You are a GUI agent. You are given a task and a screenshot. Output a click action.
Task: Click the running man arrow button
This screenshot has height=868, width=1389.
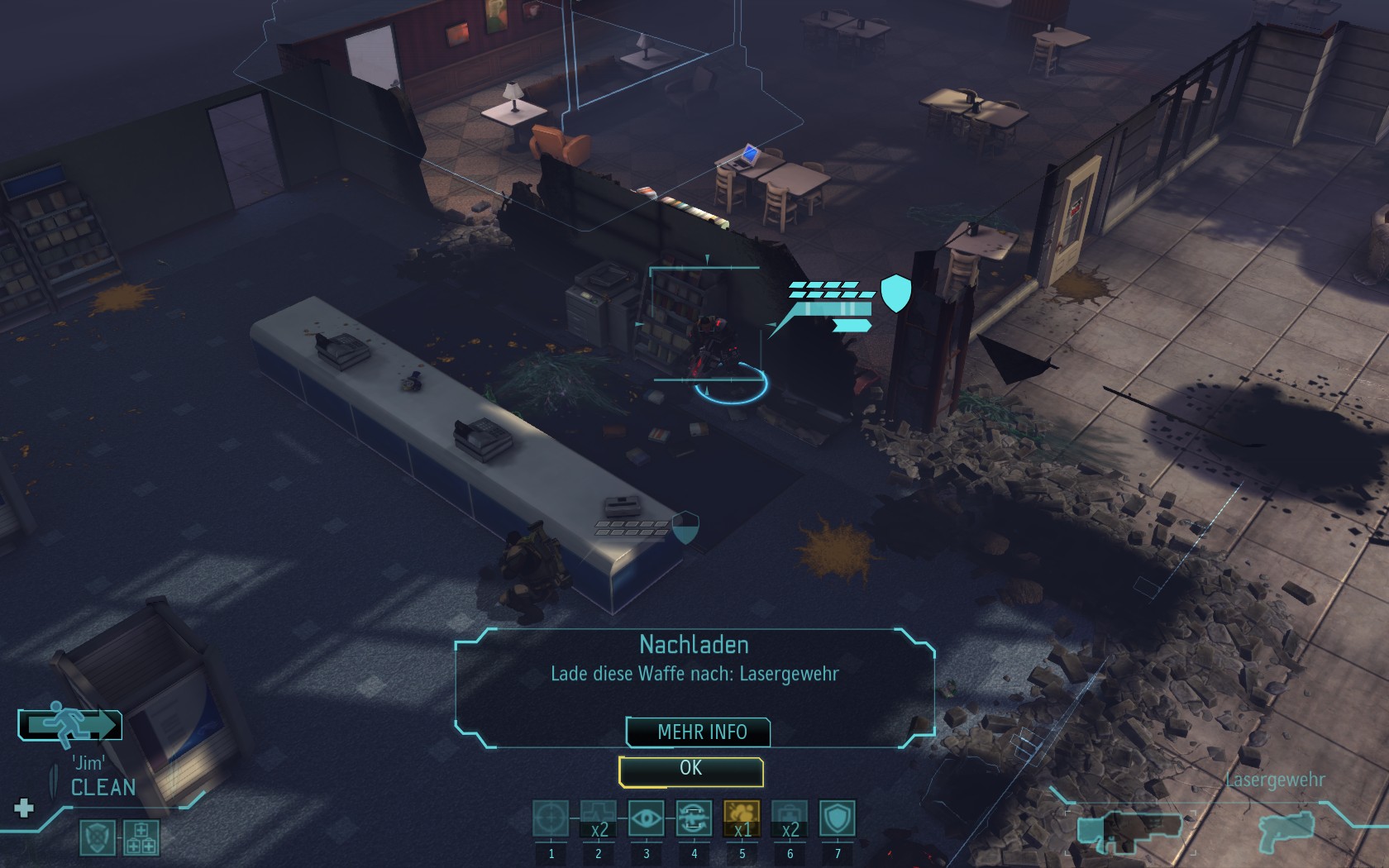pyautogui.click(x=70, y=725)
